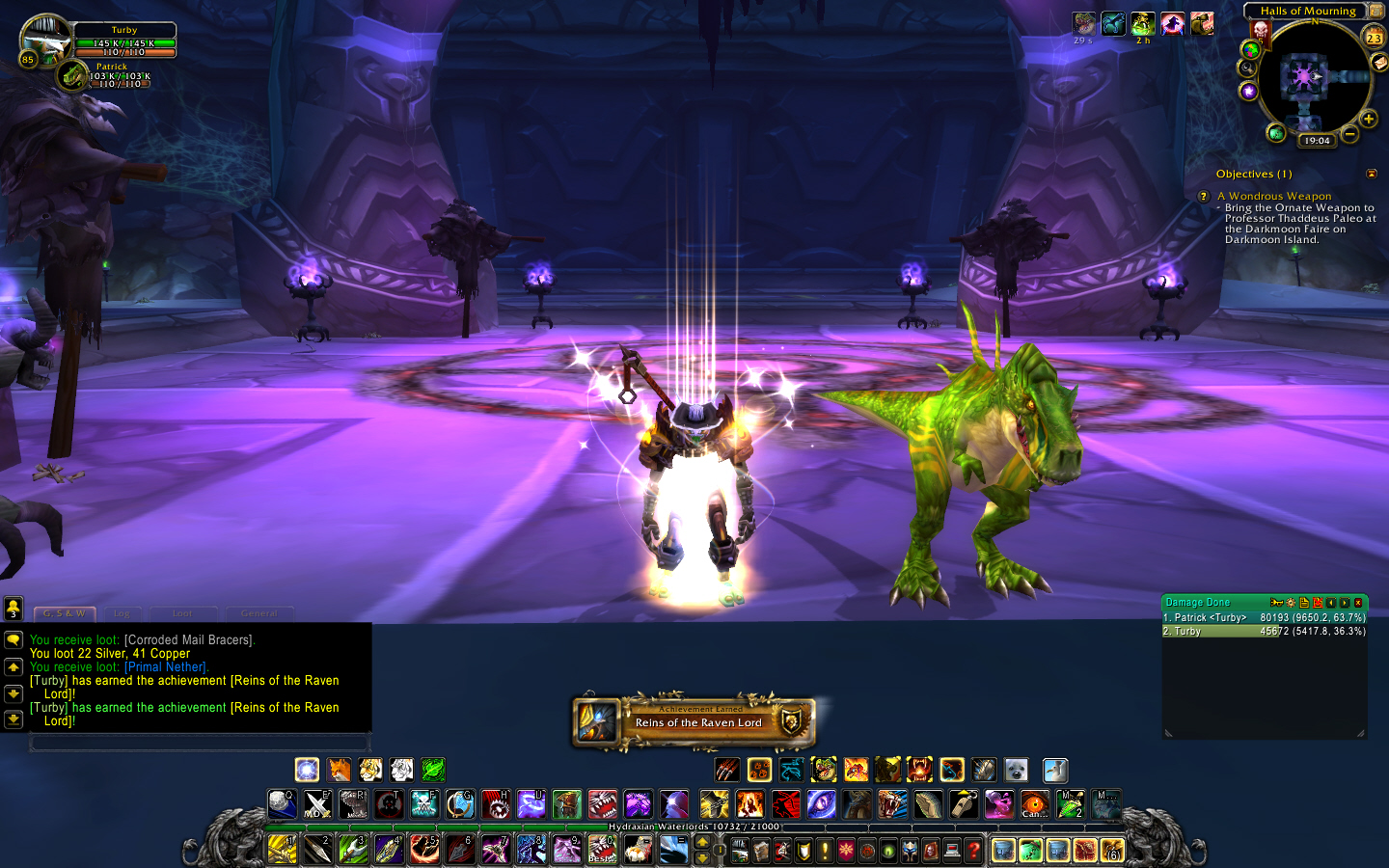Switch to the Loot chat tab

point(182,613)
